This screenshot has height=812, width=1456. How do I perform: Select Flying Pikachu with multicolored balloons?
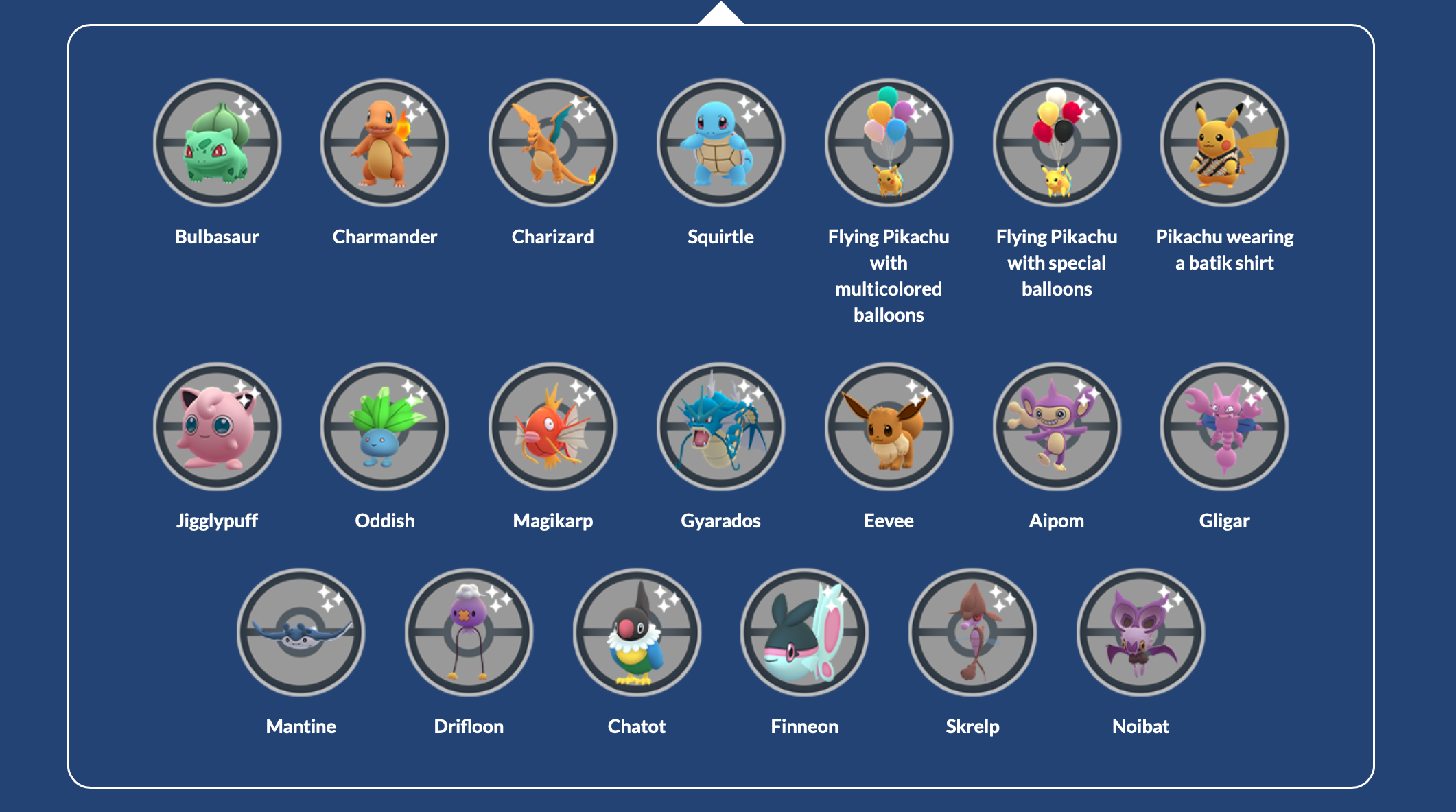pos(889,143)
